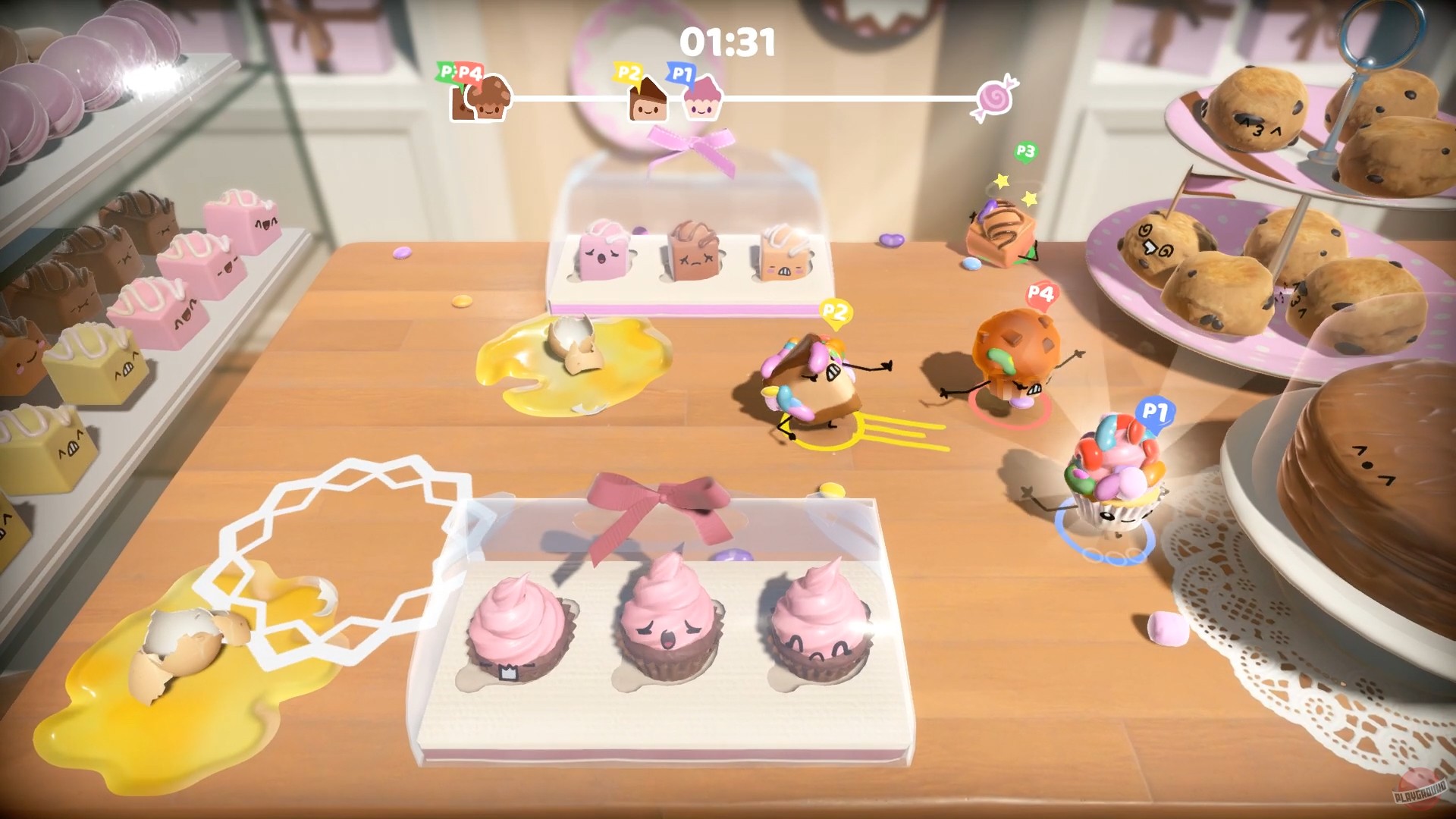1456x819 pixels.
Task: Select the P2 chocolate slice icon on the progress bar
Action: point(648,102)
